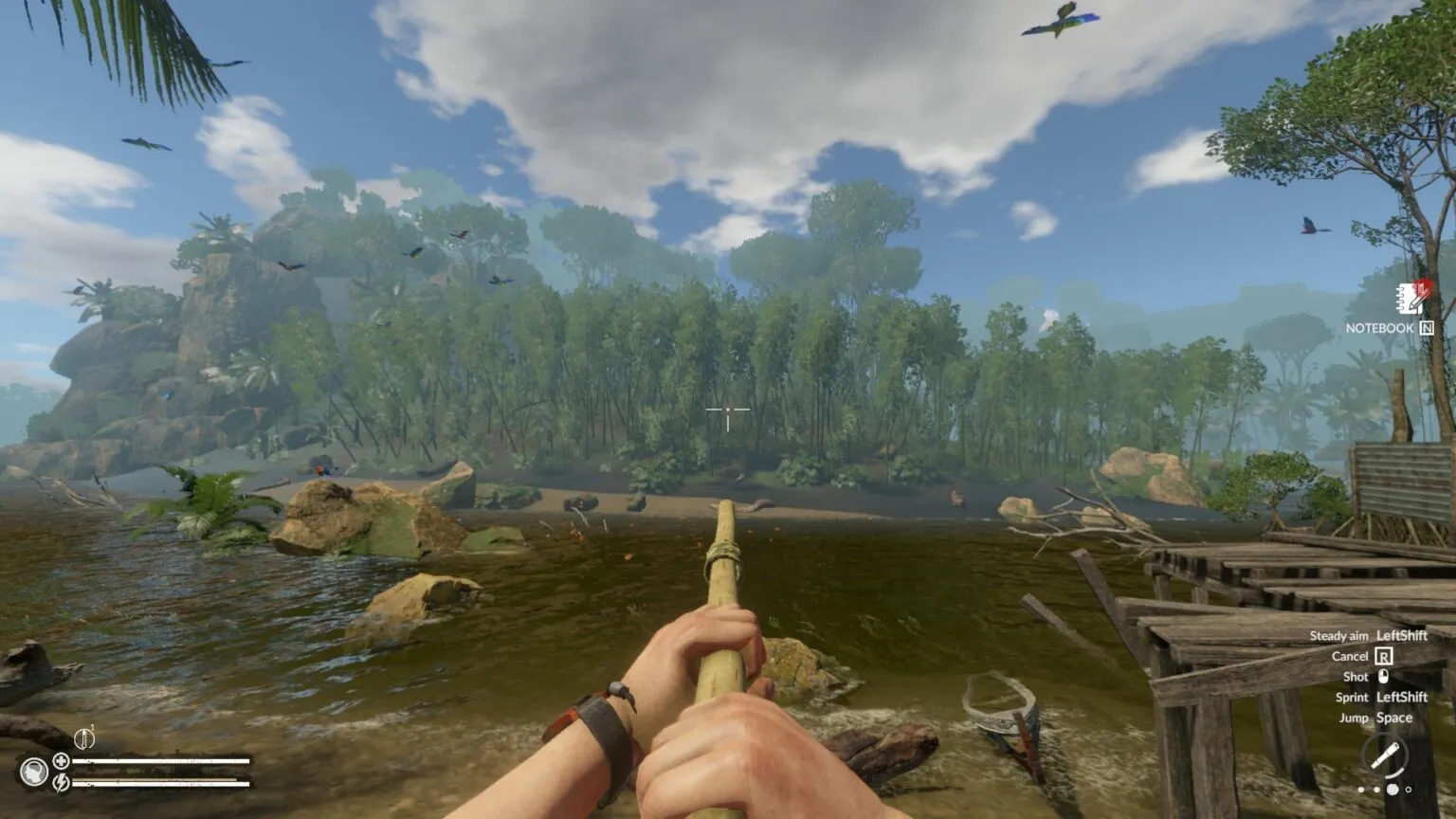Click the health plus icon

coord(61,760)
